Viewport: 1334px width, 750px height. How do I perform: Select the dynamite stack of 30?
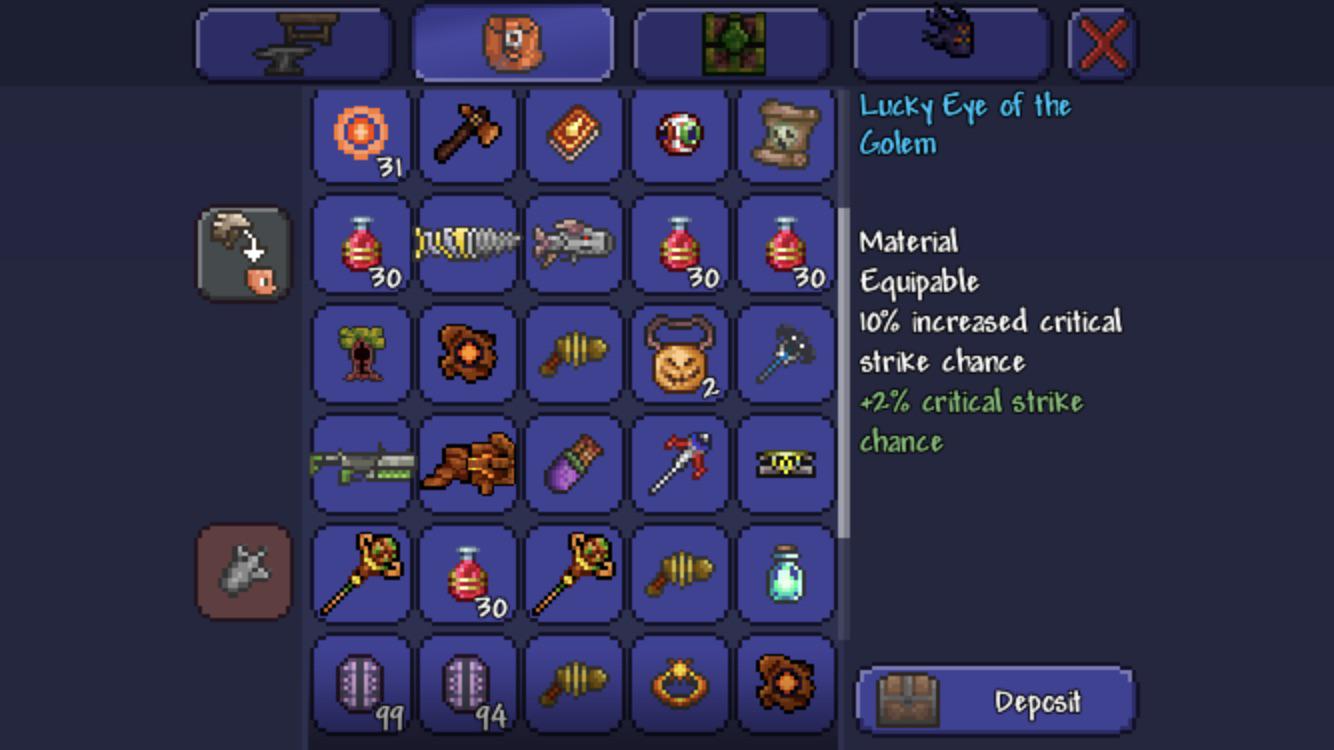[x=360, y=244]
